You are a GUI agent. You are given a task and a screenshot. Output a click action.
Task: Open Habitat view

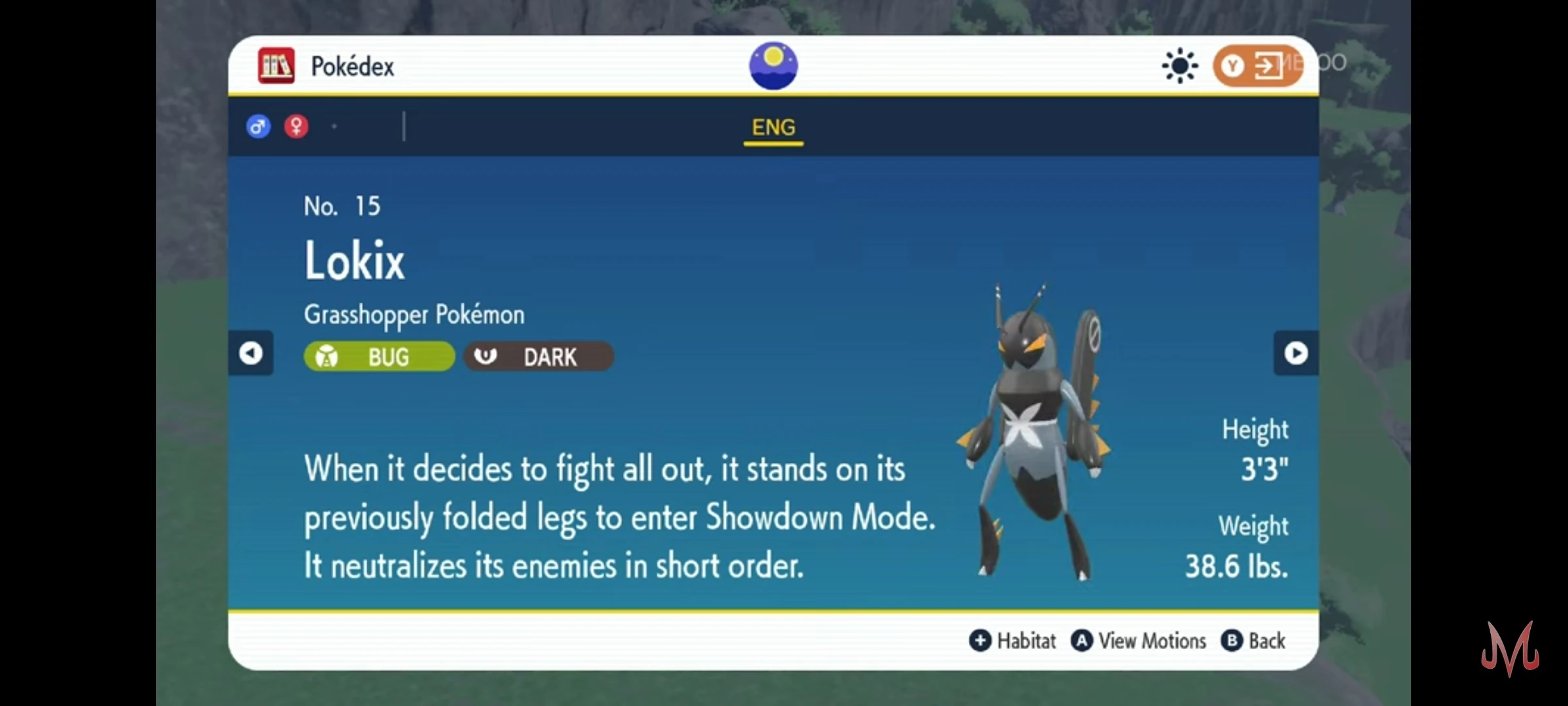click(x=1023, y=641)
